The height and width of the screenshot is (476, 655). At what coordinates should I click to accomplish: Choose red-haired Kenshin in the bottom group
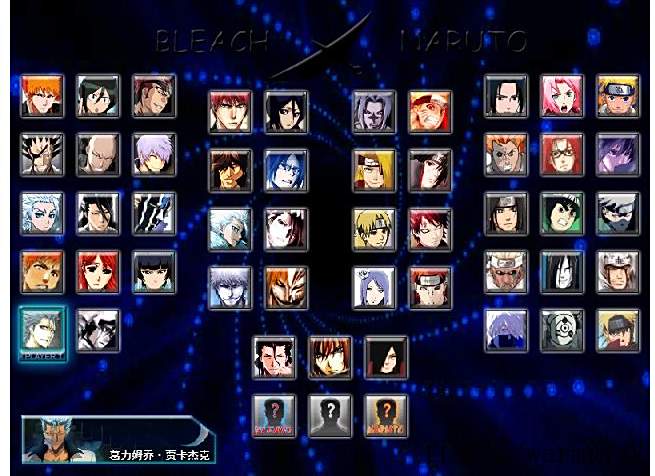click(329, 356)
